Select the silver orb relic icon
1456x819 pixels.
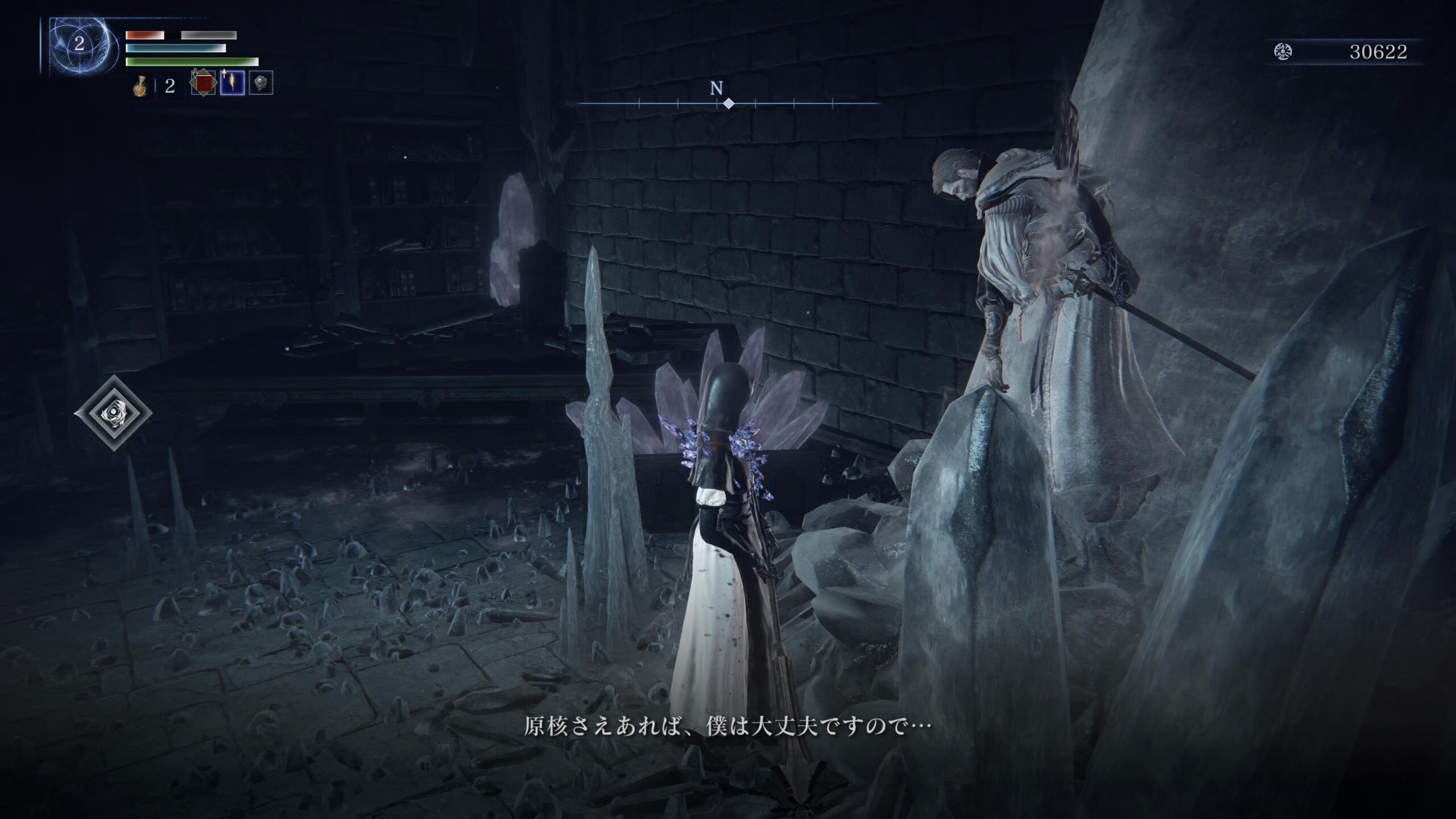[x=260, y=83]
